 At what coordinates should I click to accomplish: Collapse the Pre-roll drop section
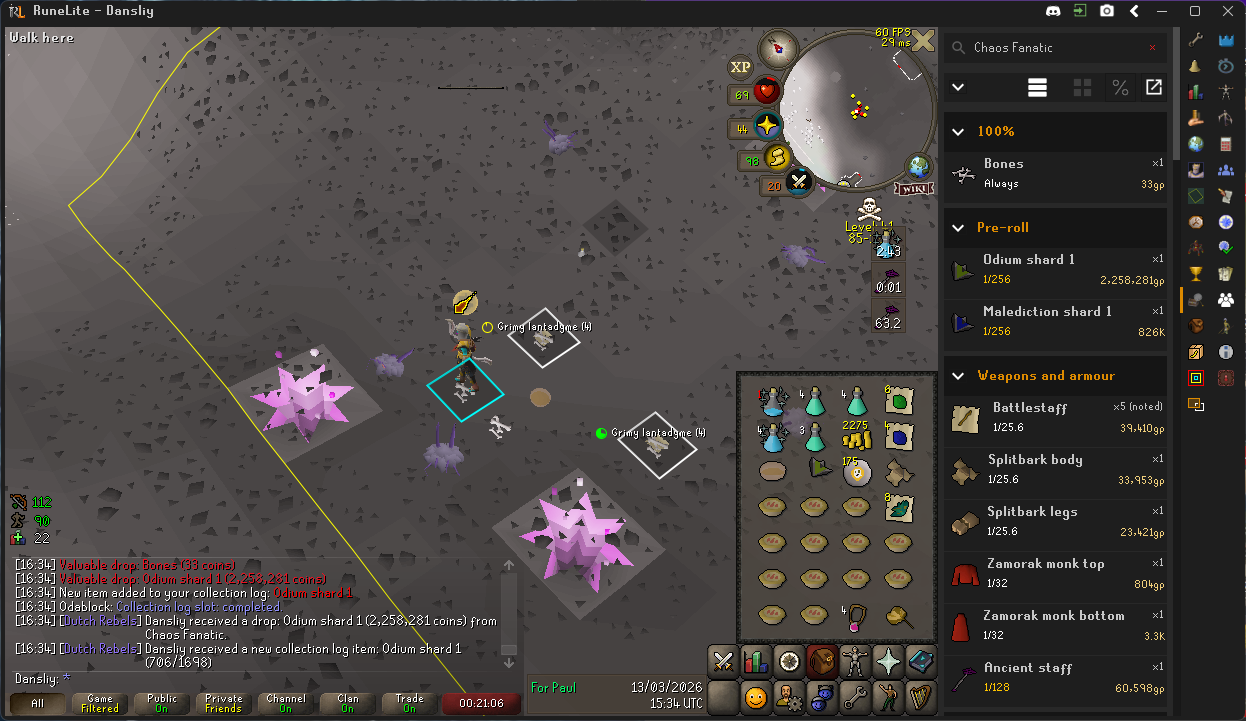click(958, 227)
